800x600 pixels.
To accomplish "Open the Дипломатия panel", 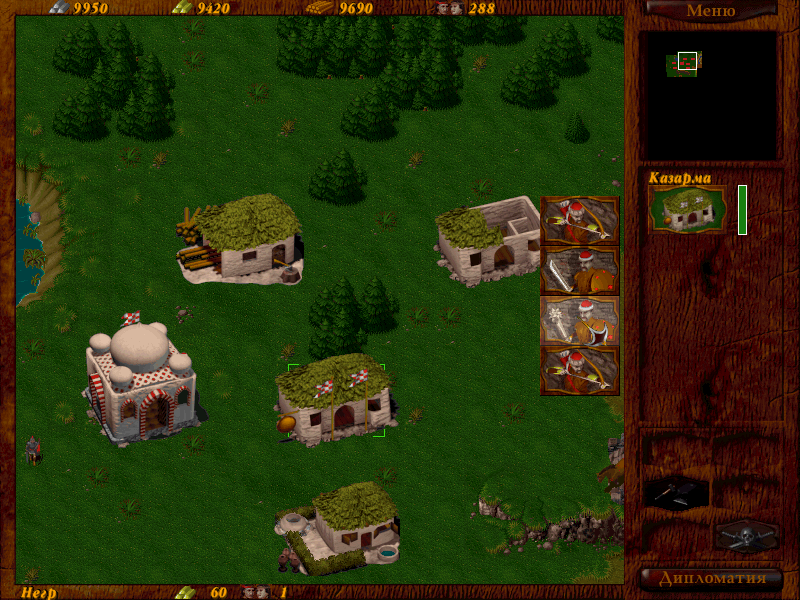I will pyautogui.click(x=710, y=578).
